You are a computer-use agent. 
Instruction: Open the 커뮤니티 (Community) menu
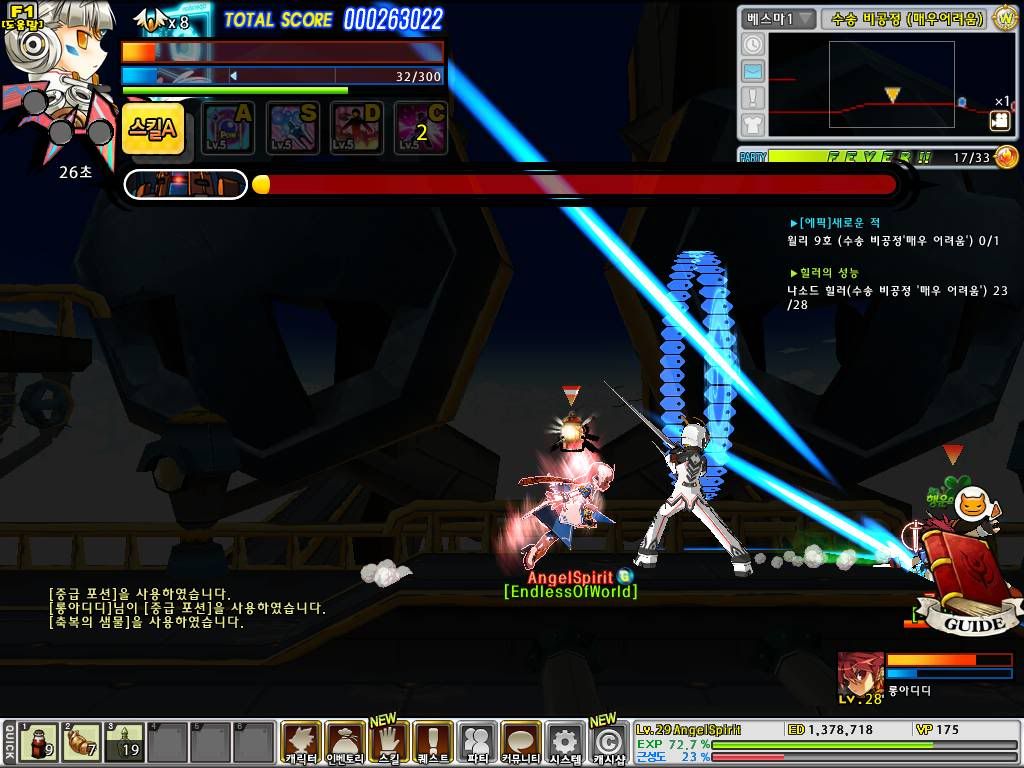(x=521, y=742)
